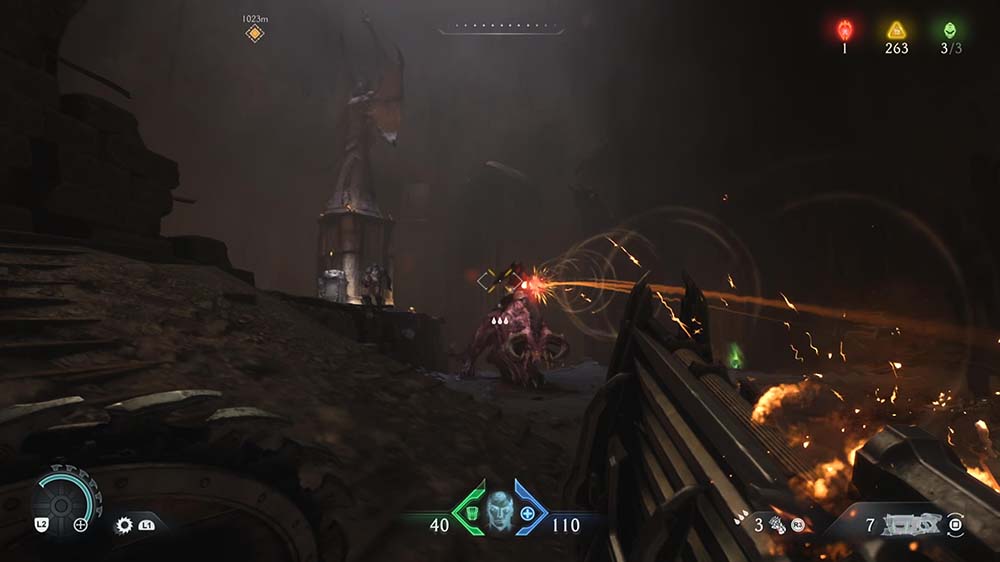Click the yellow gold currency icon
Screen dimensions: 1000x562
(x=897, y=30)
